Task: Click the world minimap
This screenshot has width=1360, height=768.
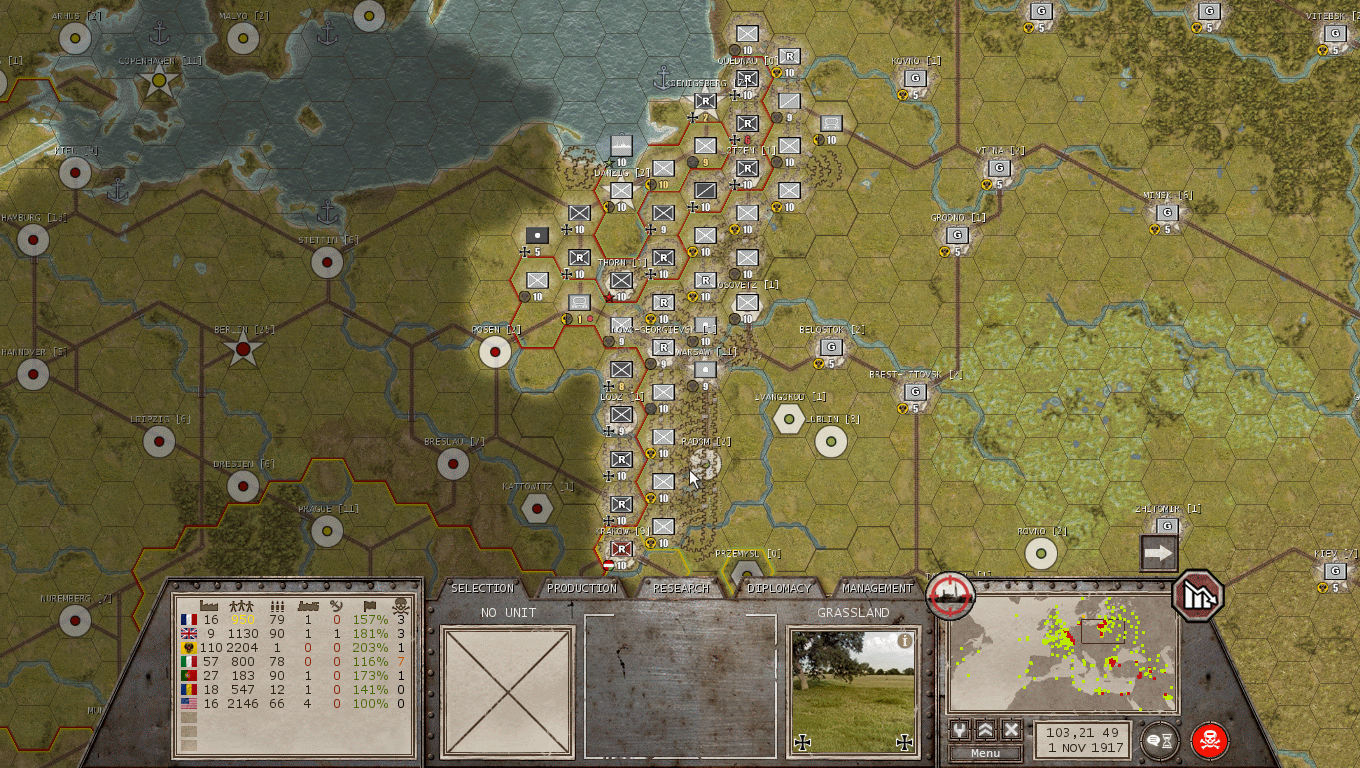Action: pyautogui.click(x=1062, y=663)
